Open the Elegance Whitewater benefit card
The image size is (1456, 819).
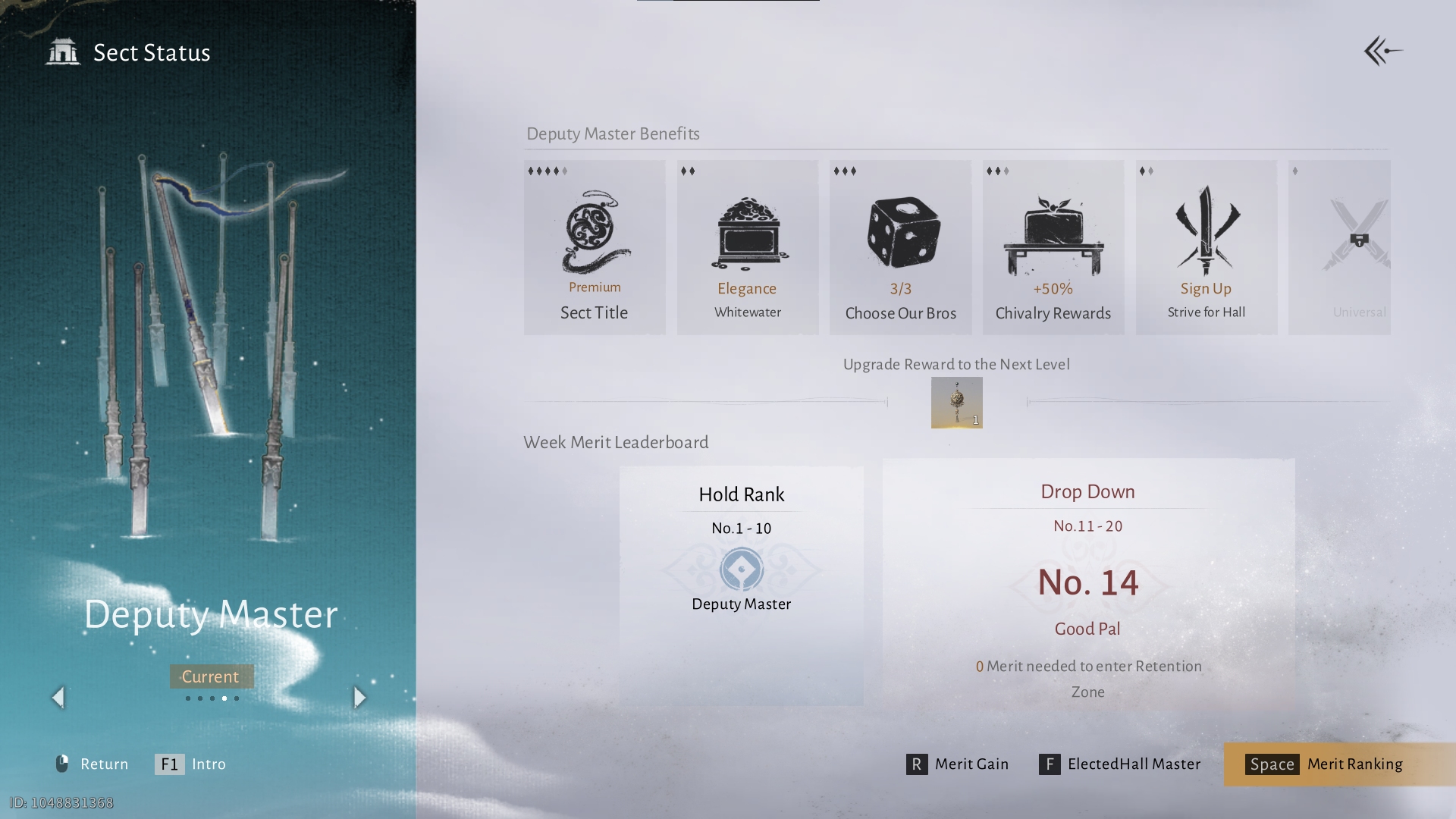click(748, 247)
